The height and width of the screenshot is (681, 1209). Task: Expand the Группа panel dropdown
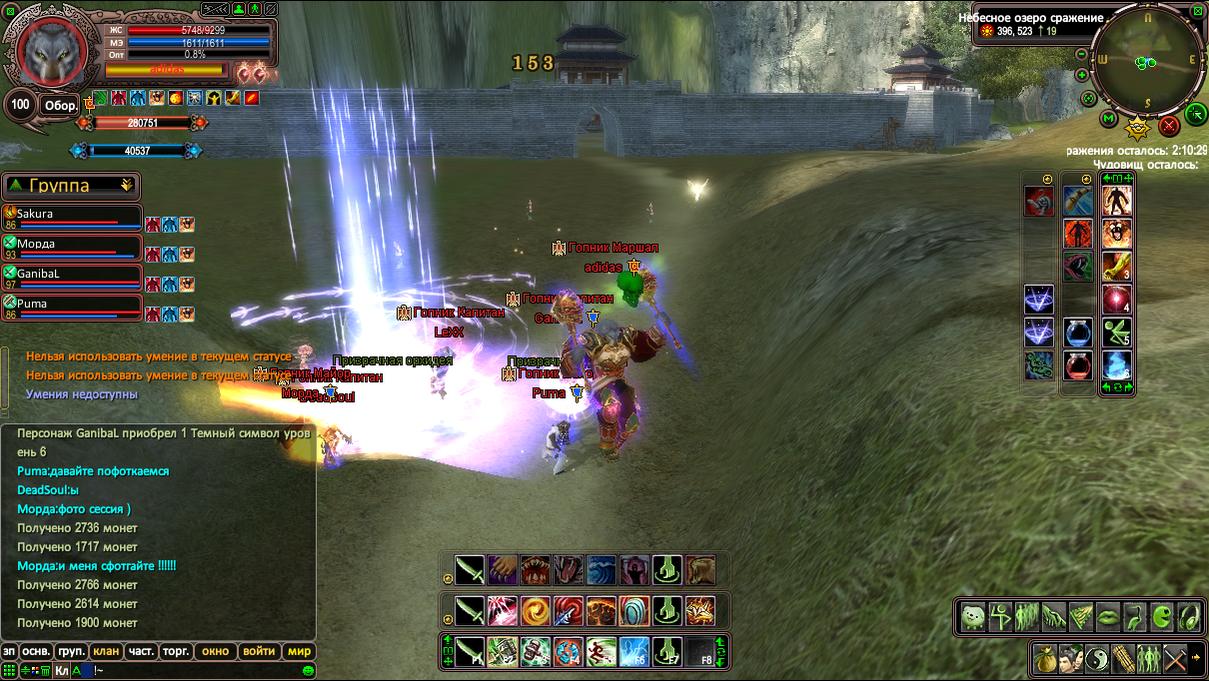point(127,185)
